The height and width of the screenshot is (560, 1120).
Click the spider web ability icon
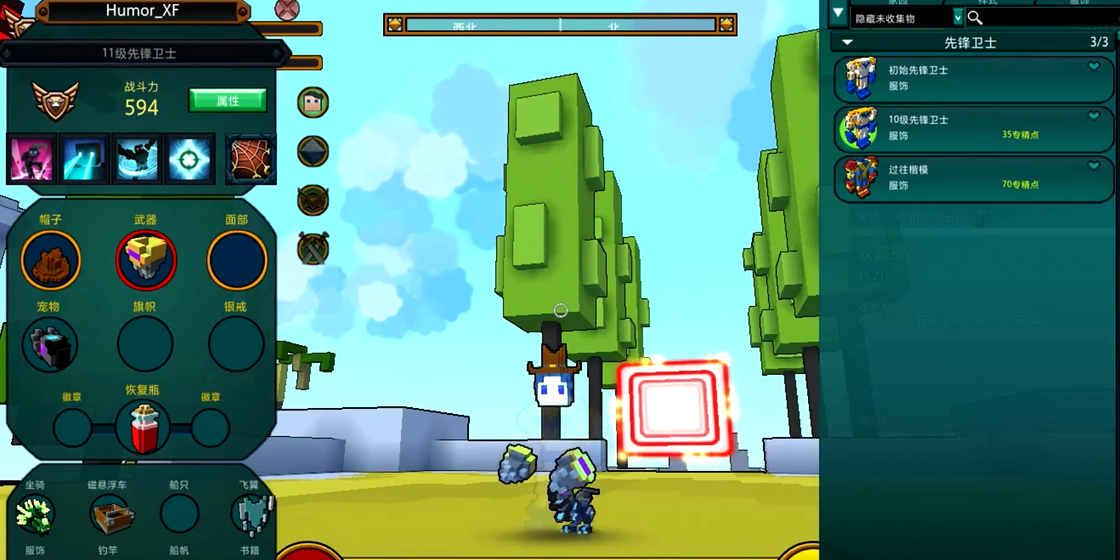tap(251, 158)
